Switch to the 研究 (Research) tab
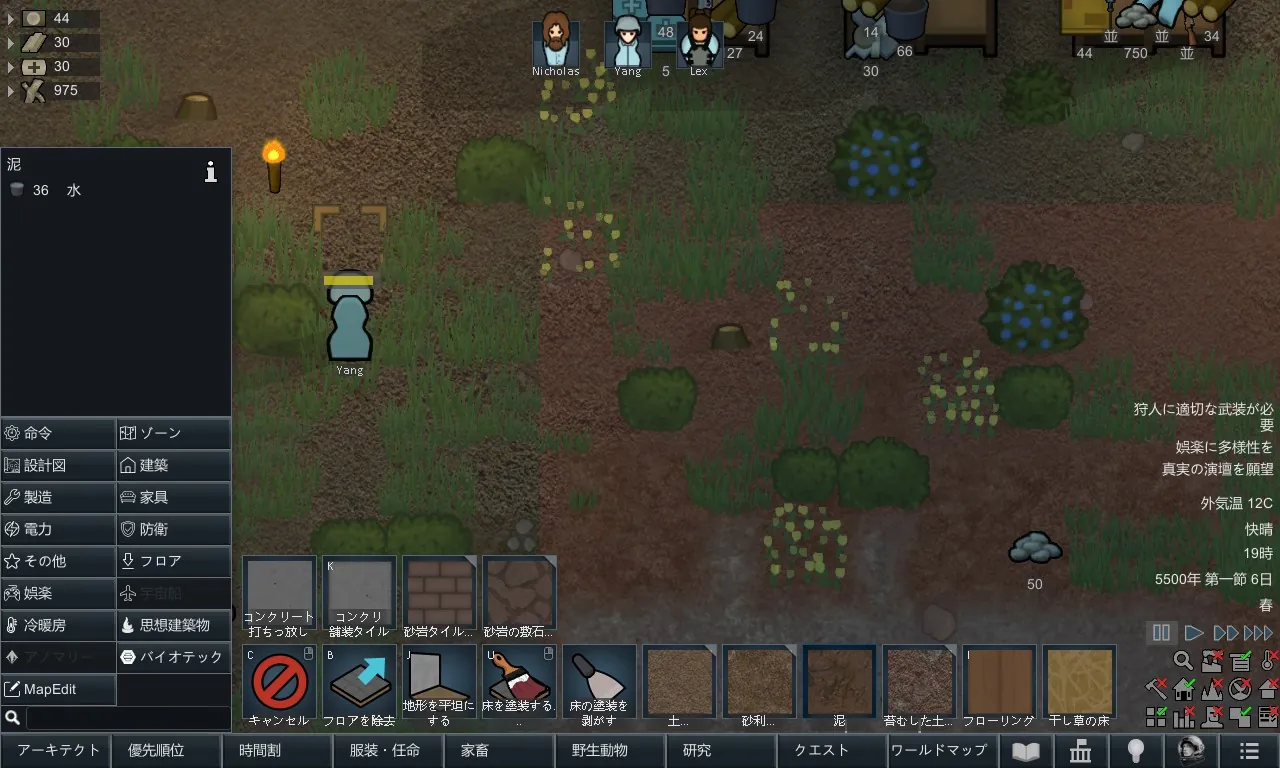This screenshot has width=1280, height=768. point(697,750)
